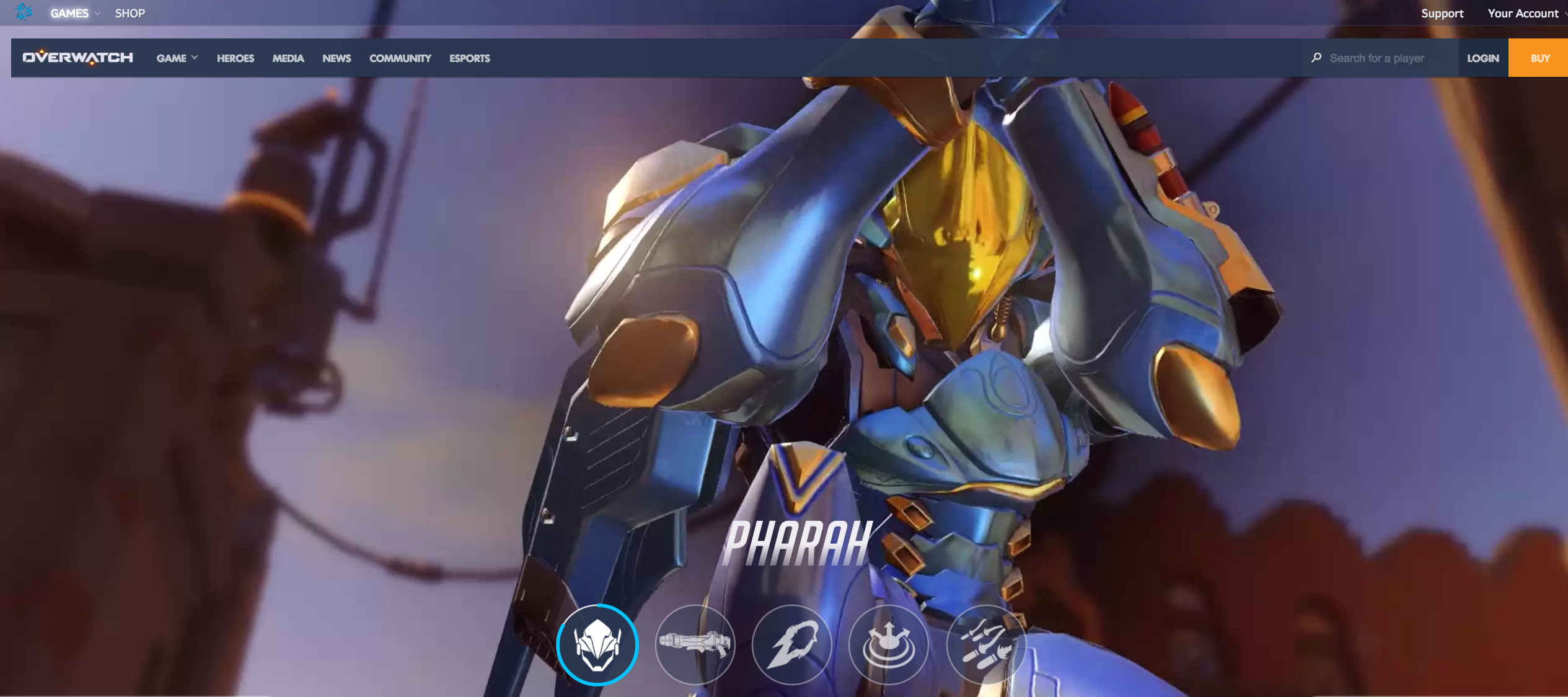Go to the Blizzard Shop
Viewport: 1568px width, 697px height.
[x=130, y=13]
